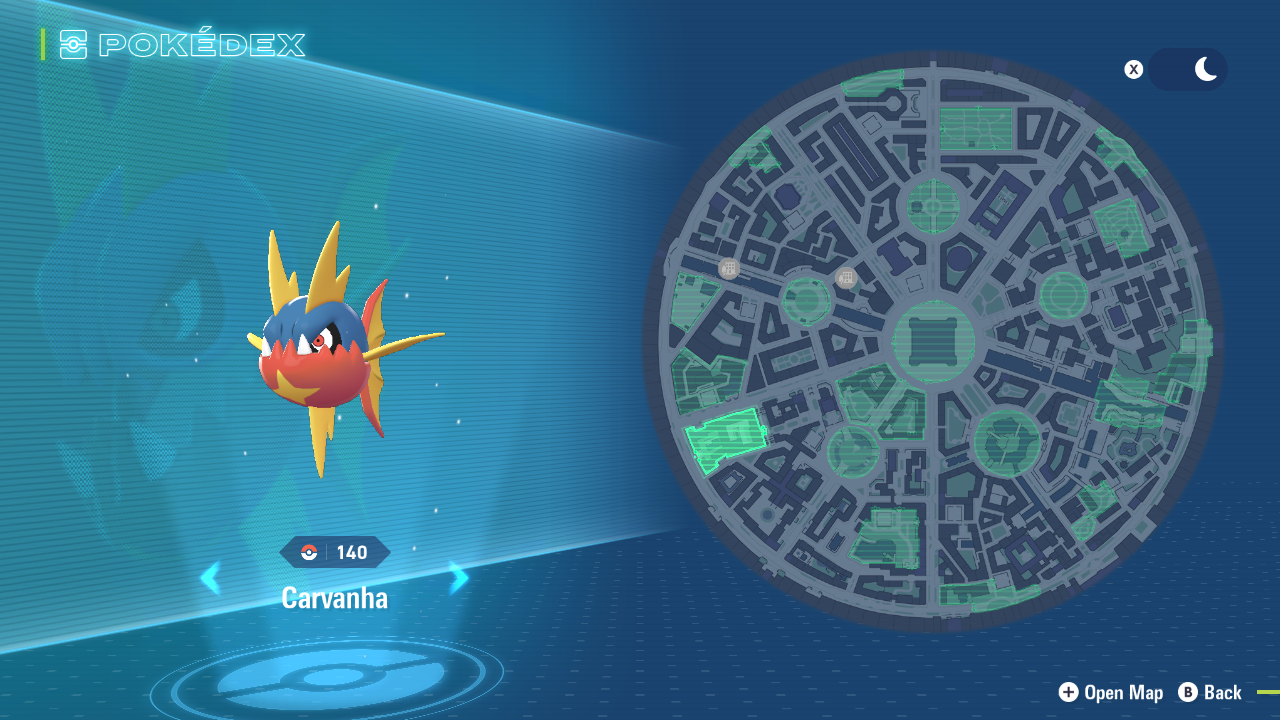The image size is (1280, 720).
Task: Click the Back button
Action: click(x=1210, y=692)
